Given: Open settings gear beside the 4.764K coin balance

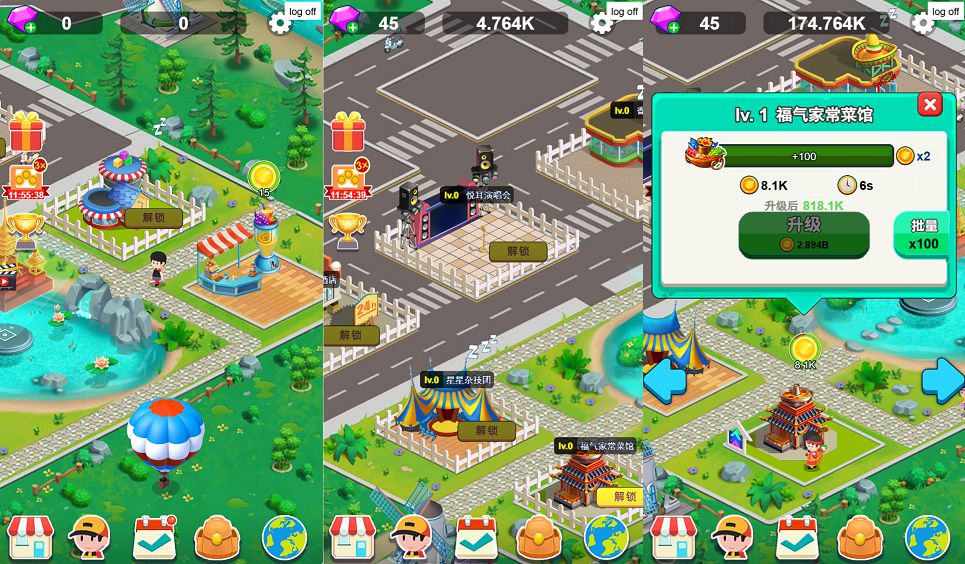Looking at the screenshot, I should pos(601,23).
